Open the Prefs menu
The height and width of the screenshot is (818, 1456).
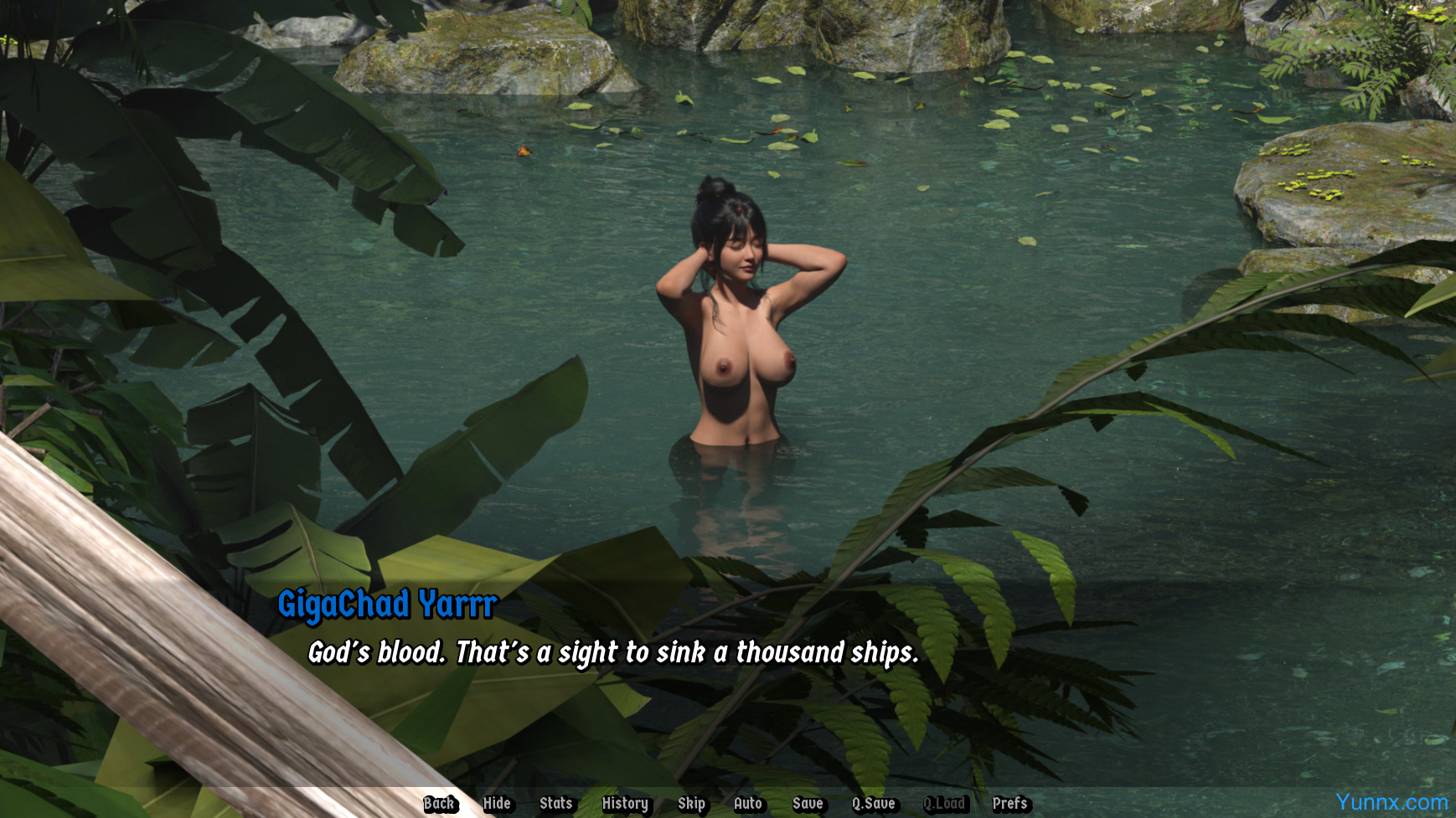[1009, 804]
